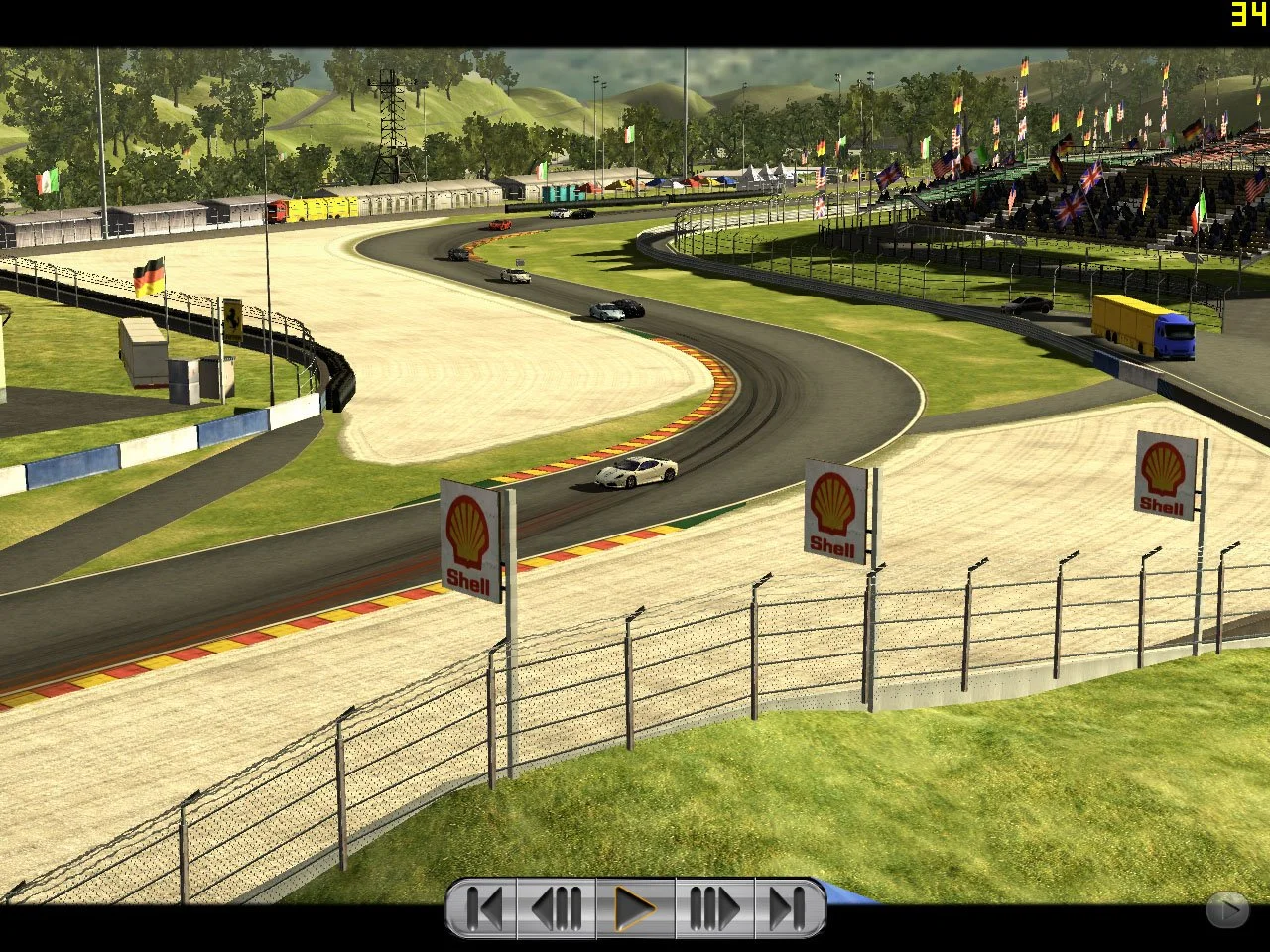Click the Ferrari marker sign on the pole
This screenshot has width=1270, height=952.
(x=235, y=317)
